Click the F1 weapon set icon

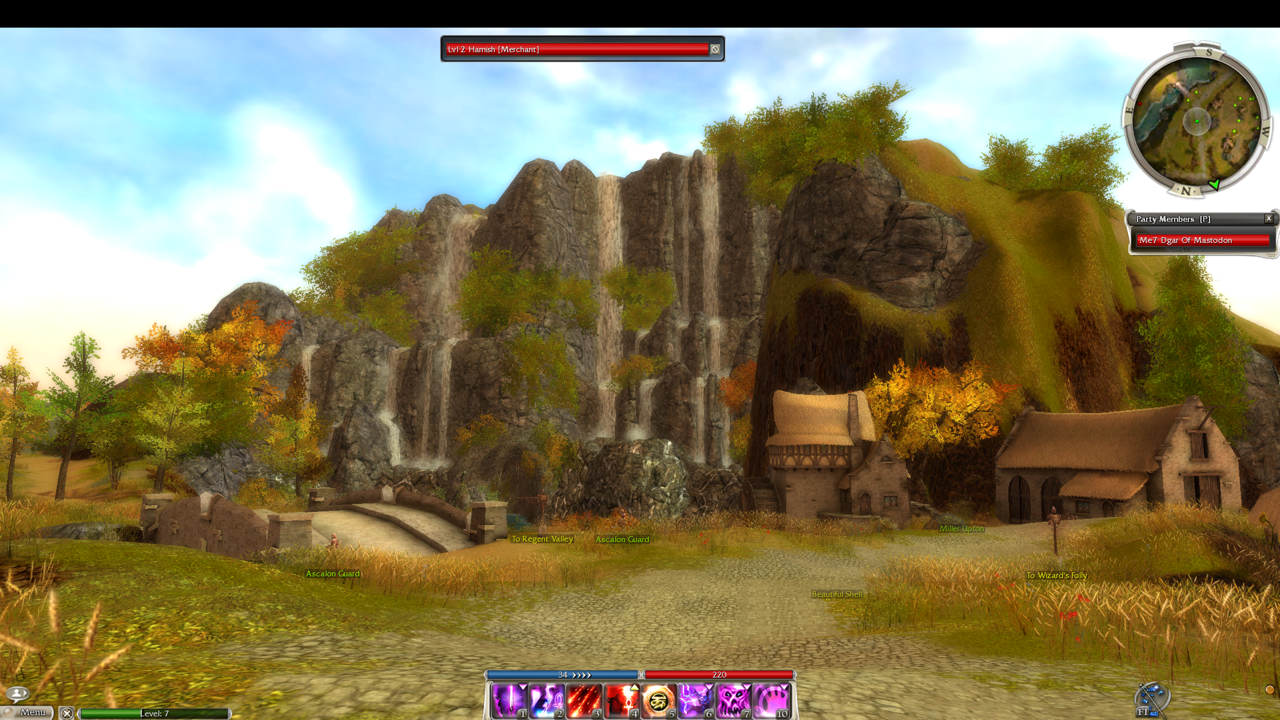(x=1152, y=699)
